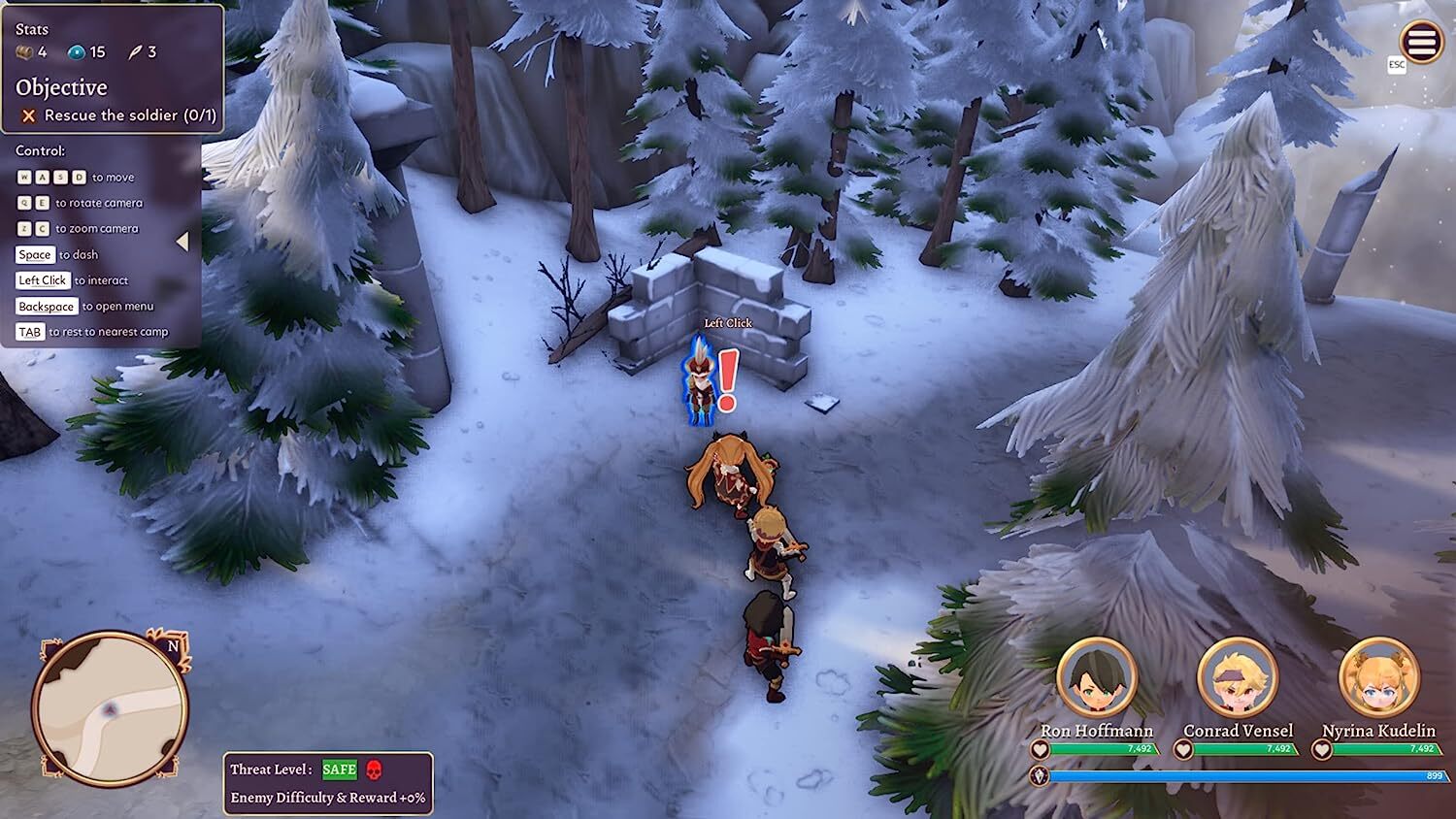Open the hamburger menu button
The image size is (1456, 819).
click(x=1421, y=43)
